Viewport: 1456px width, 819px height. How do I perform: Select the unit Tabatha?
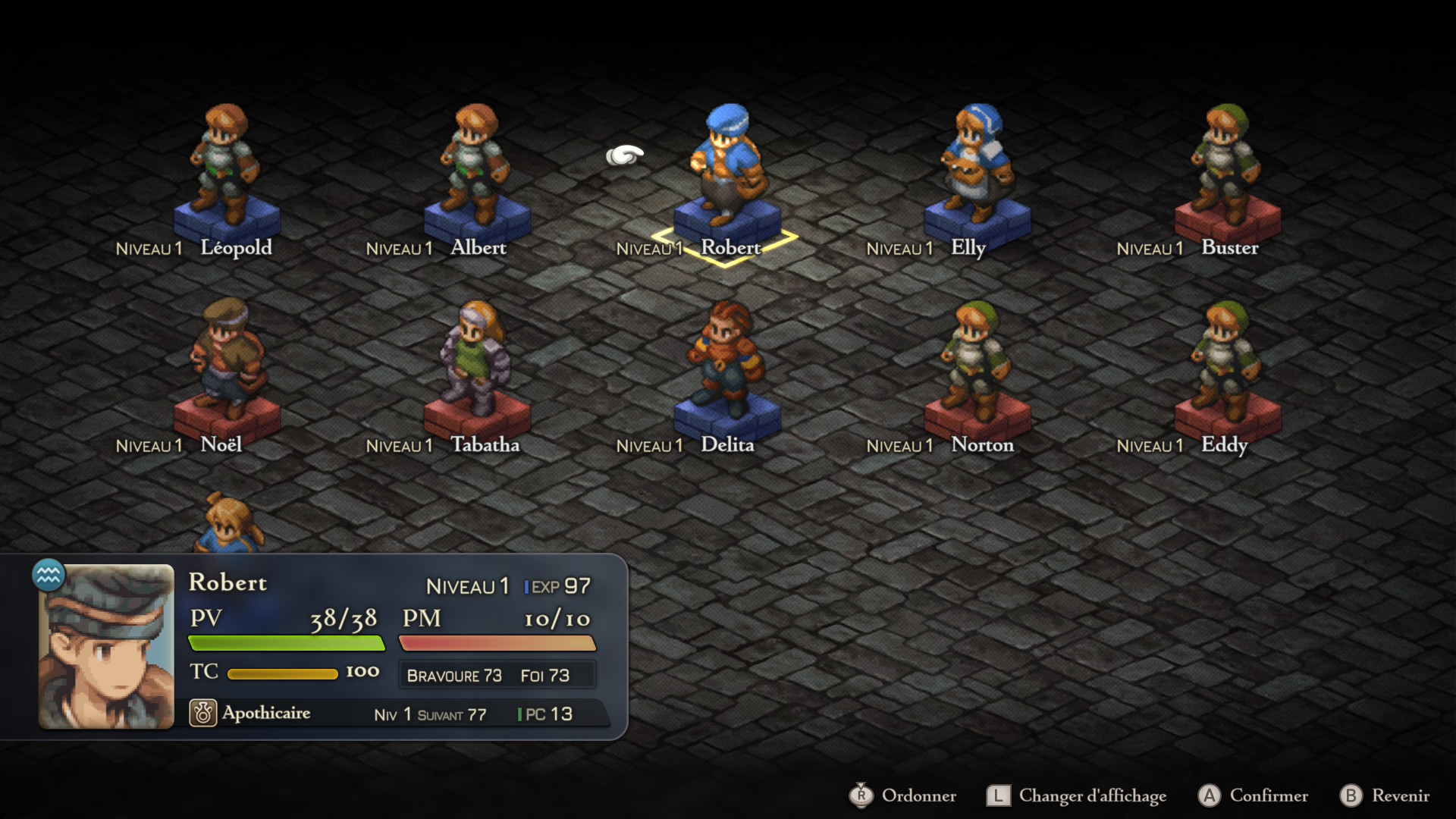pyautogui.click(x=475, y=364)
